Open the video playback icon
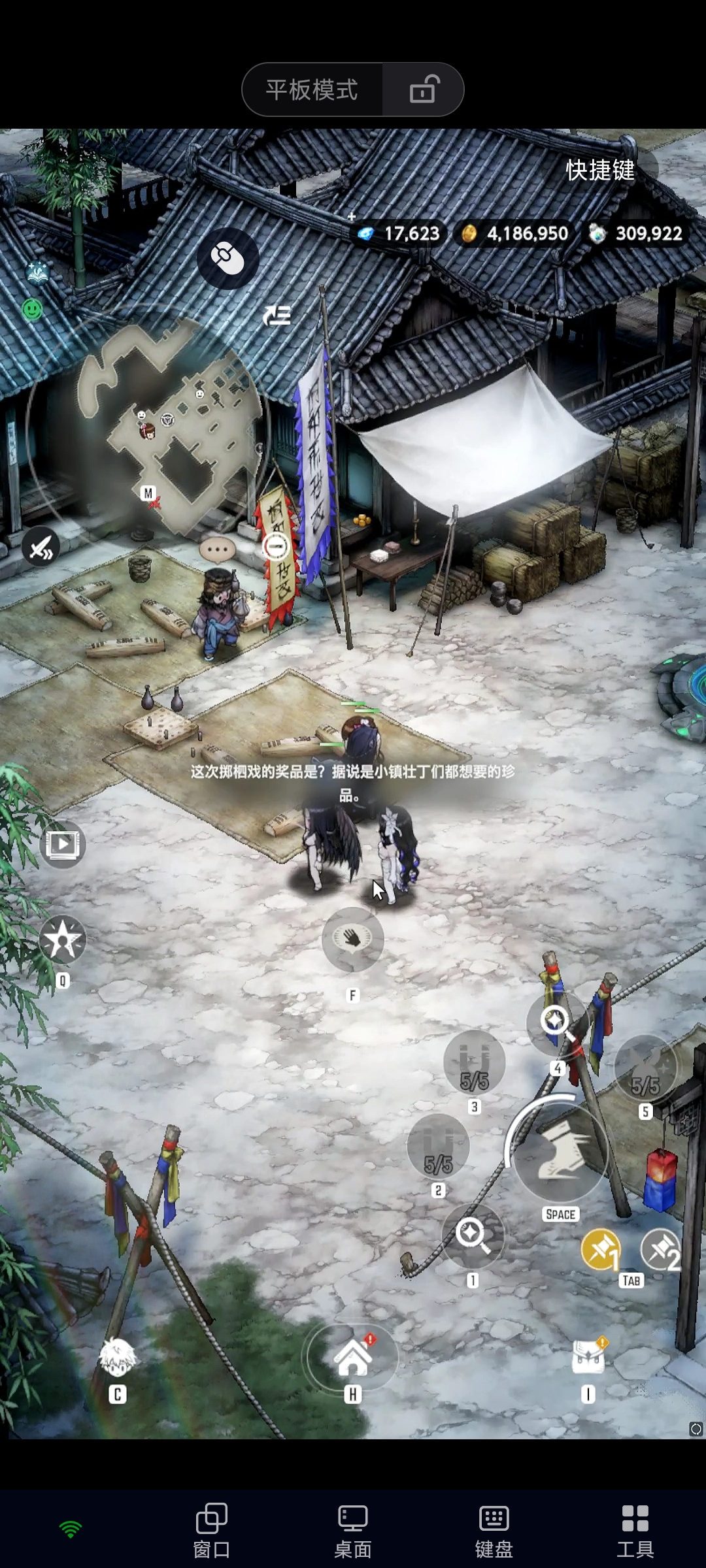 63,845
